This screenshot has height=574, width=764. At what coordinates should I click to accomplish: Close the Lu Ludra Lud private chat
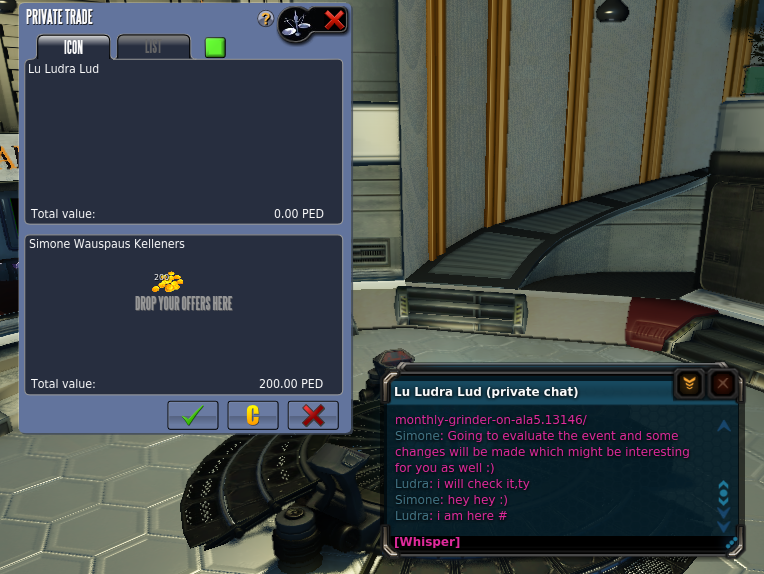coord(722,383)
